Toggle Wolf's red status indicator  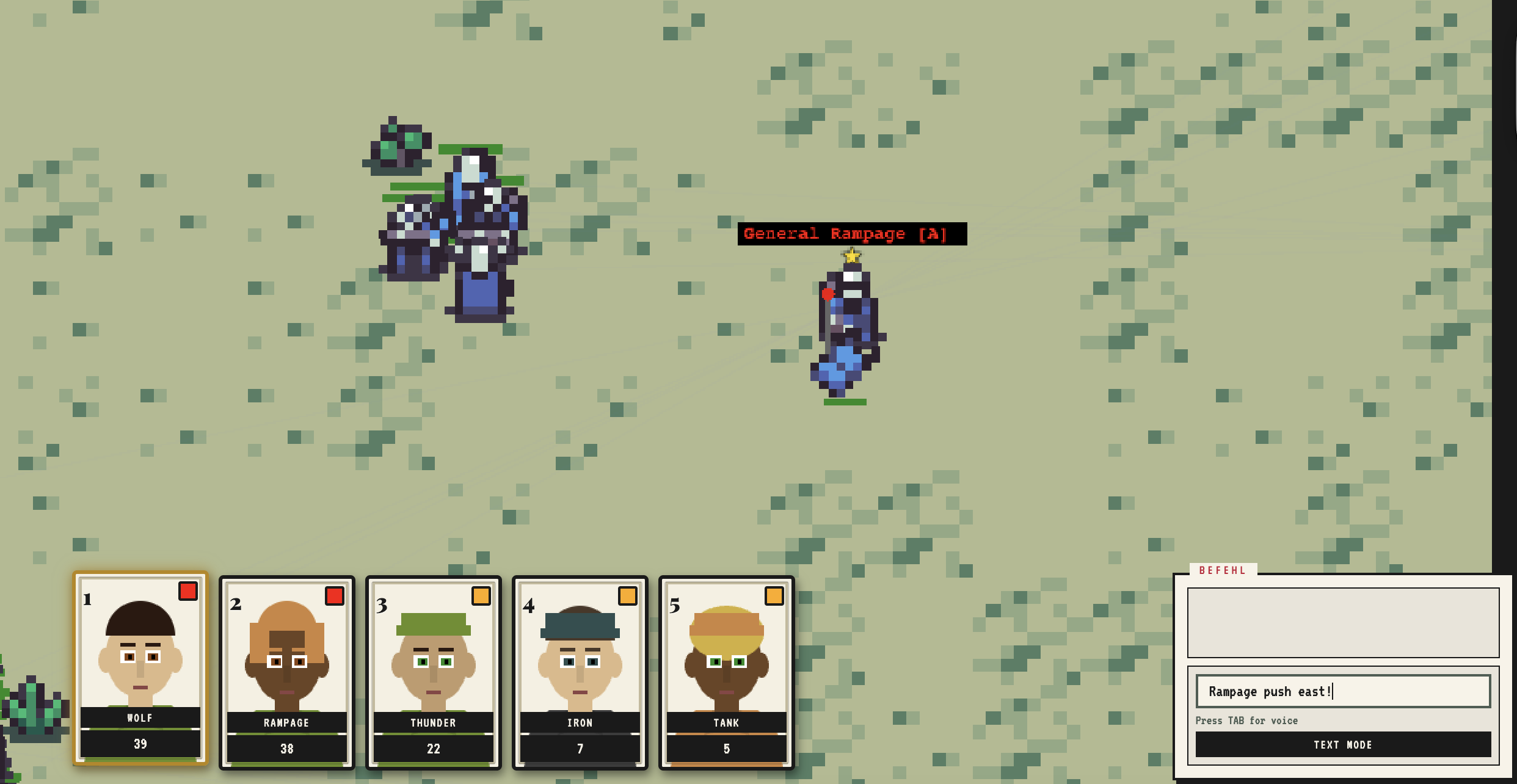click(187, 591)
